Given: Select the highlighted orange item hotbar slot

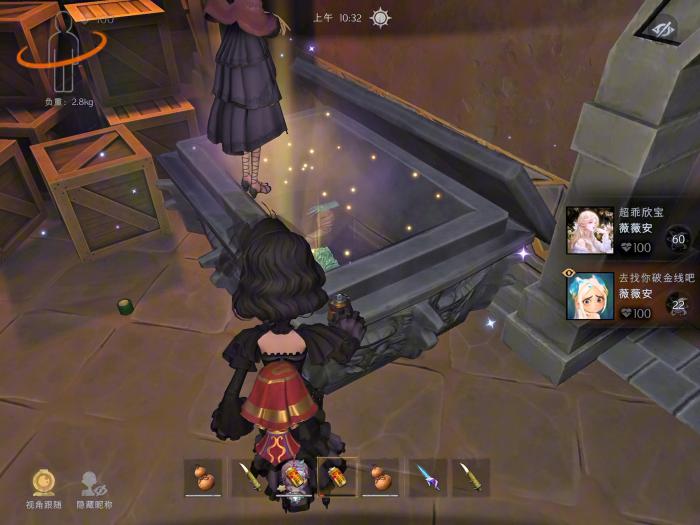Looking at the screenshot, I should [336, 477].
